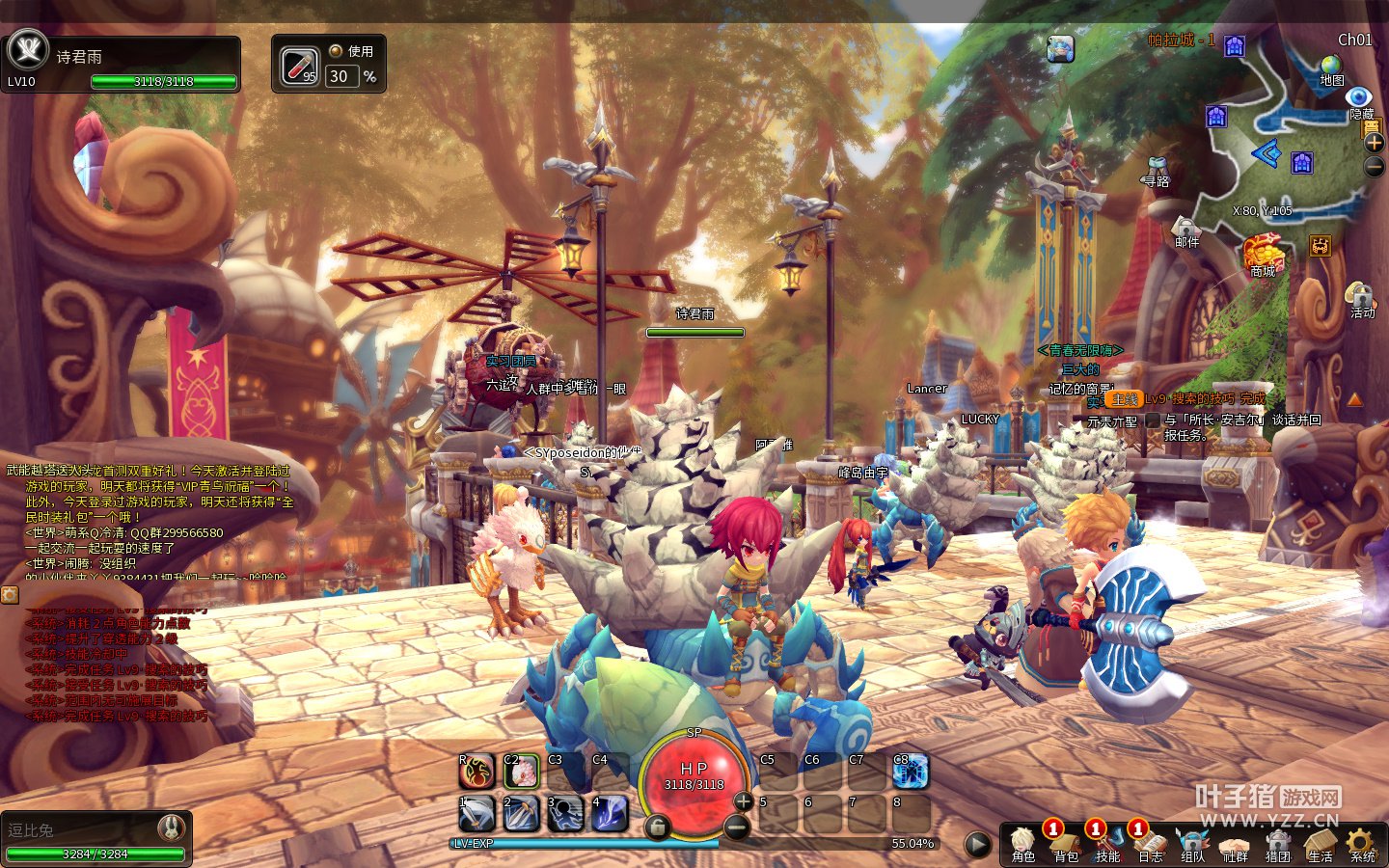This screenshot has height=868, width=1389.
Task: Activate the blue flame skill in slot 4
Action: (x=610, y=814)
